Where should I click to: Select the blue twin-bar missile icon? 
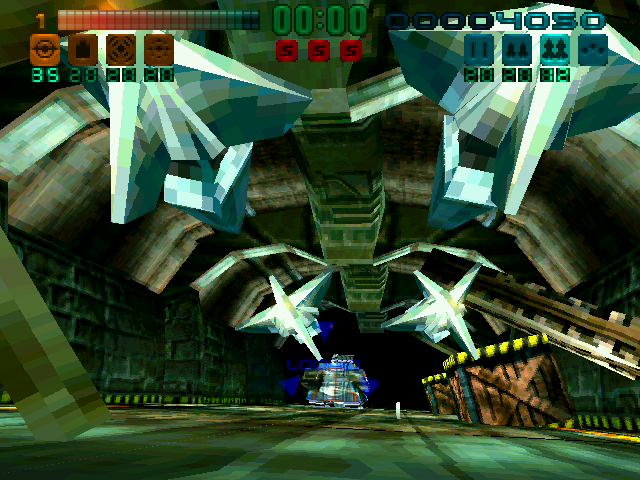click(479, 48)
